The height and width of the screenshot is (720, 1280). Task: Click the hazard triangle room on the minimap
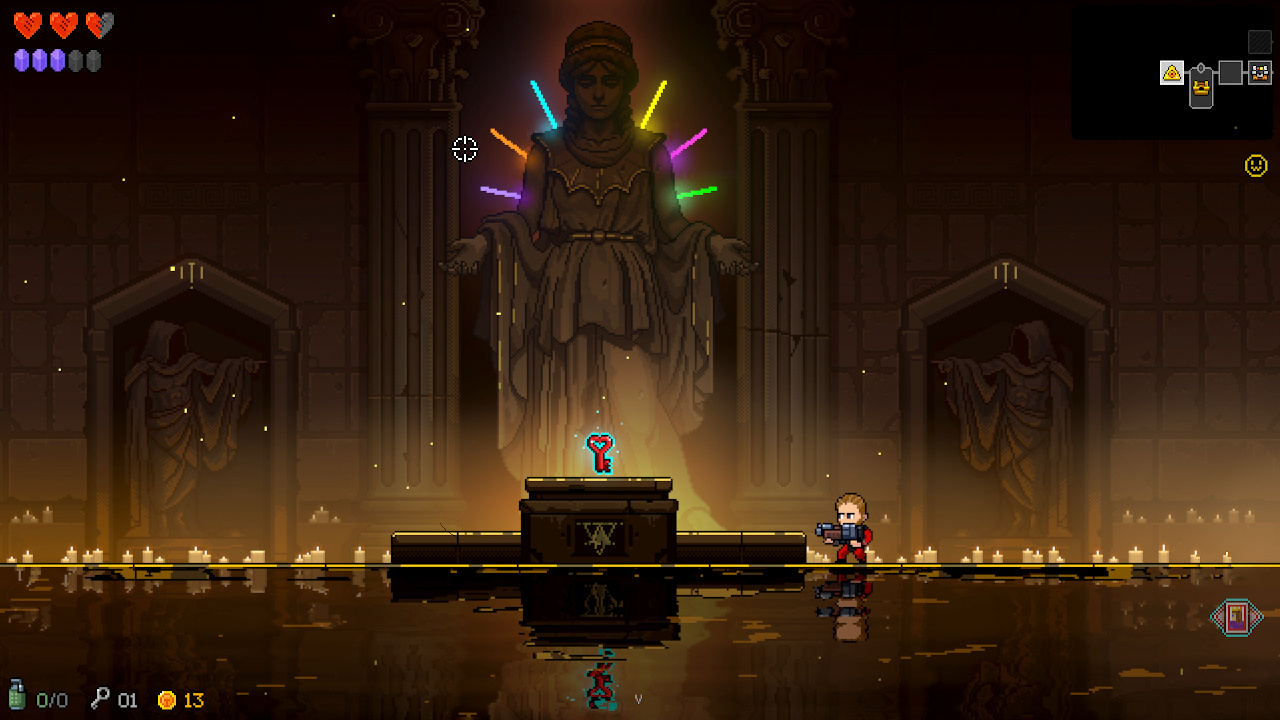click(x=1172, y=73)
